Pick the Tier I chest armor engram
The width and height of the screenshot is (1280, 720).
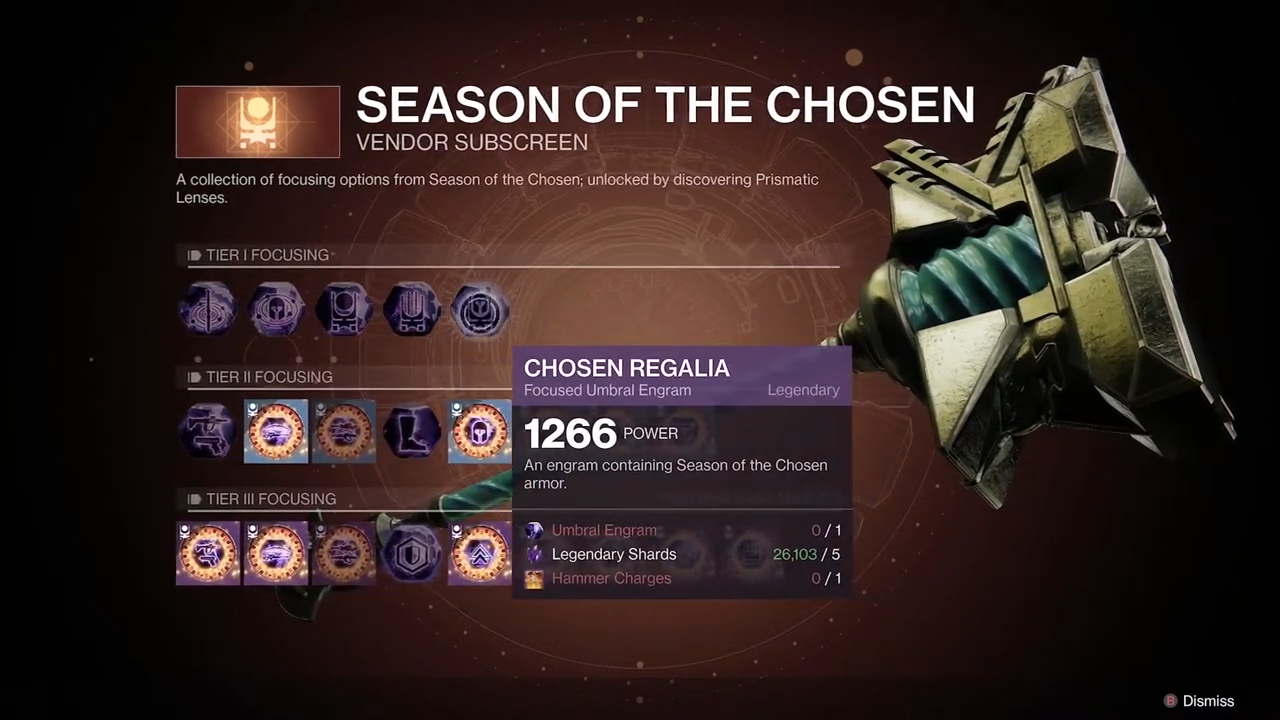pyautogui.click(x=344, y=309)
